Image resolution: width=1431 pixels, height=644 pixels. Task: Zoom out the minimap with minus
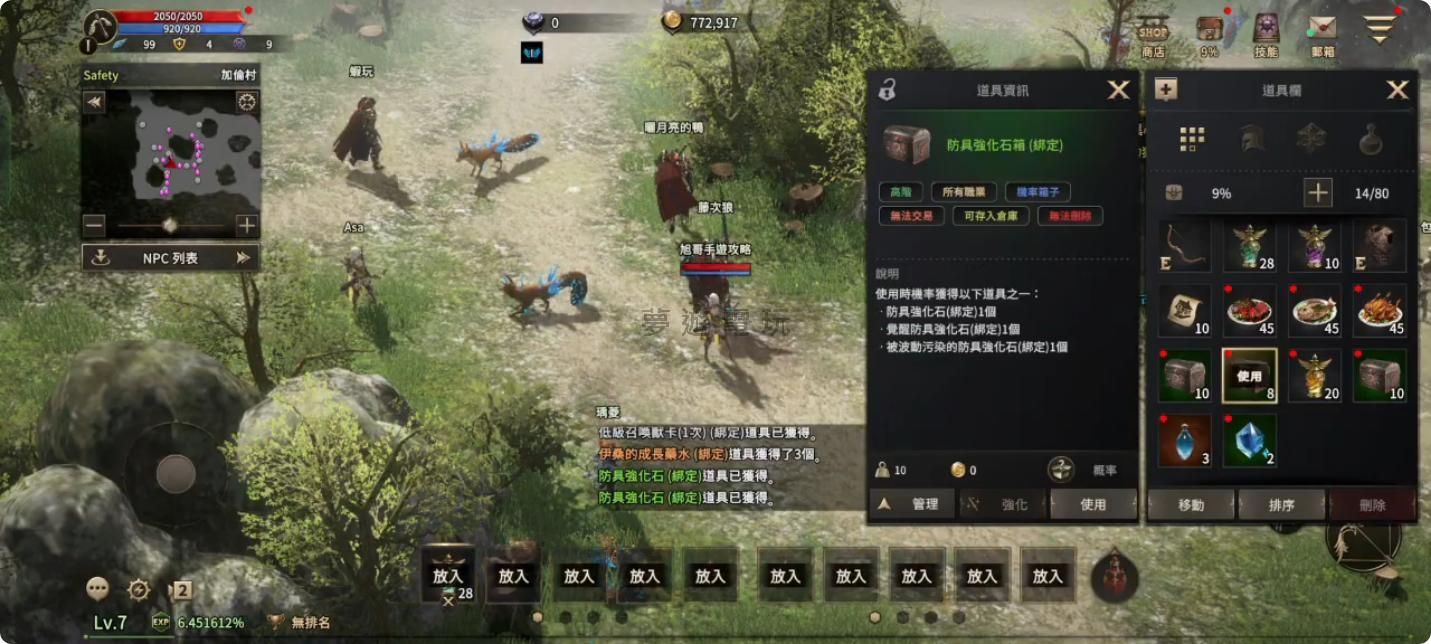point(94,226)
